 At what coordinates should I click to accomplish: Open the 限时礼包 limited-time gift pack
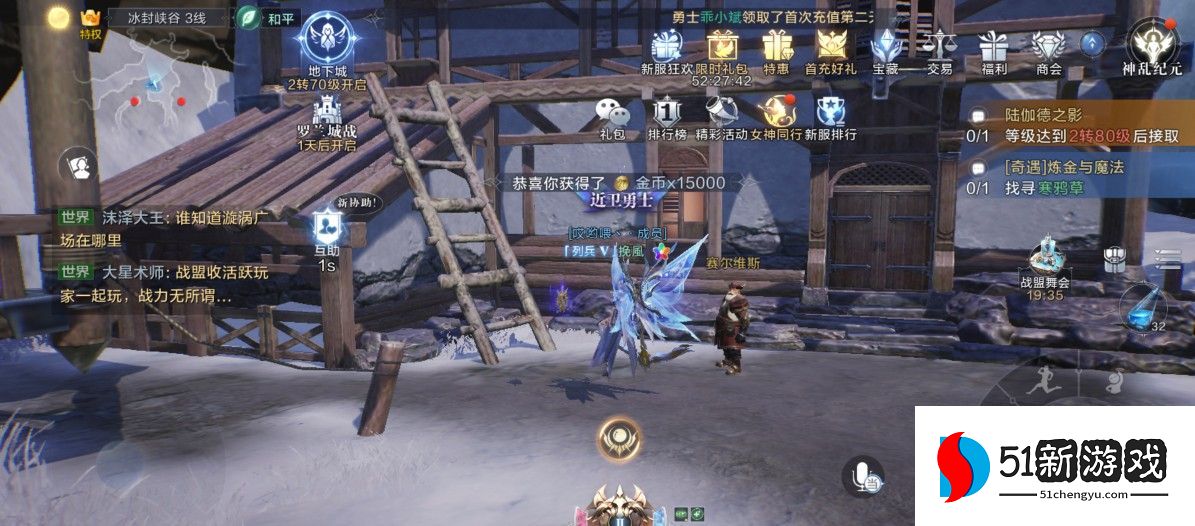coord(722,46)
